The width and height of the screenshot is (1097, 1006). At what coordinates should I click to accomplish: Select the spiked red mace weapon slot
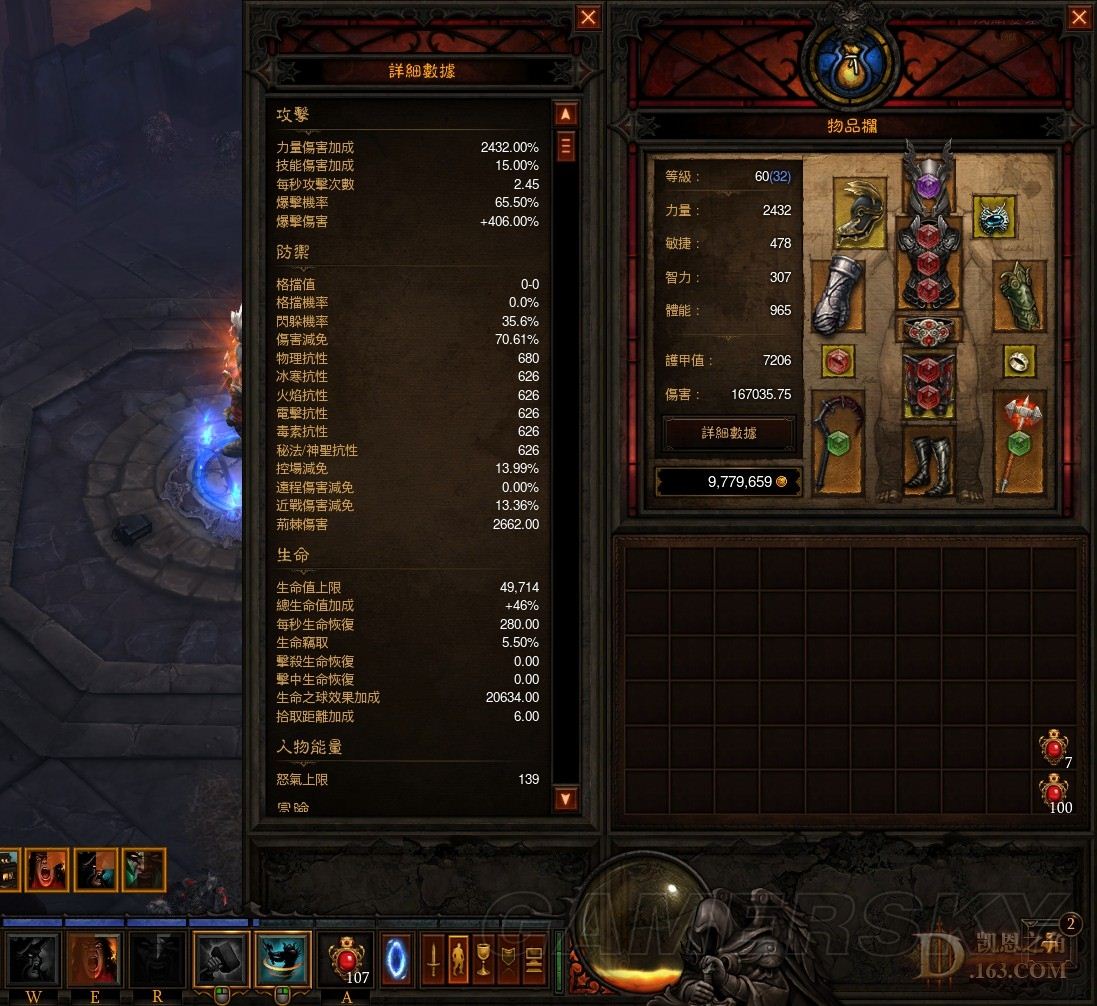(x=1019, y=442)
